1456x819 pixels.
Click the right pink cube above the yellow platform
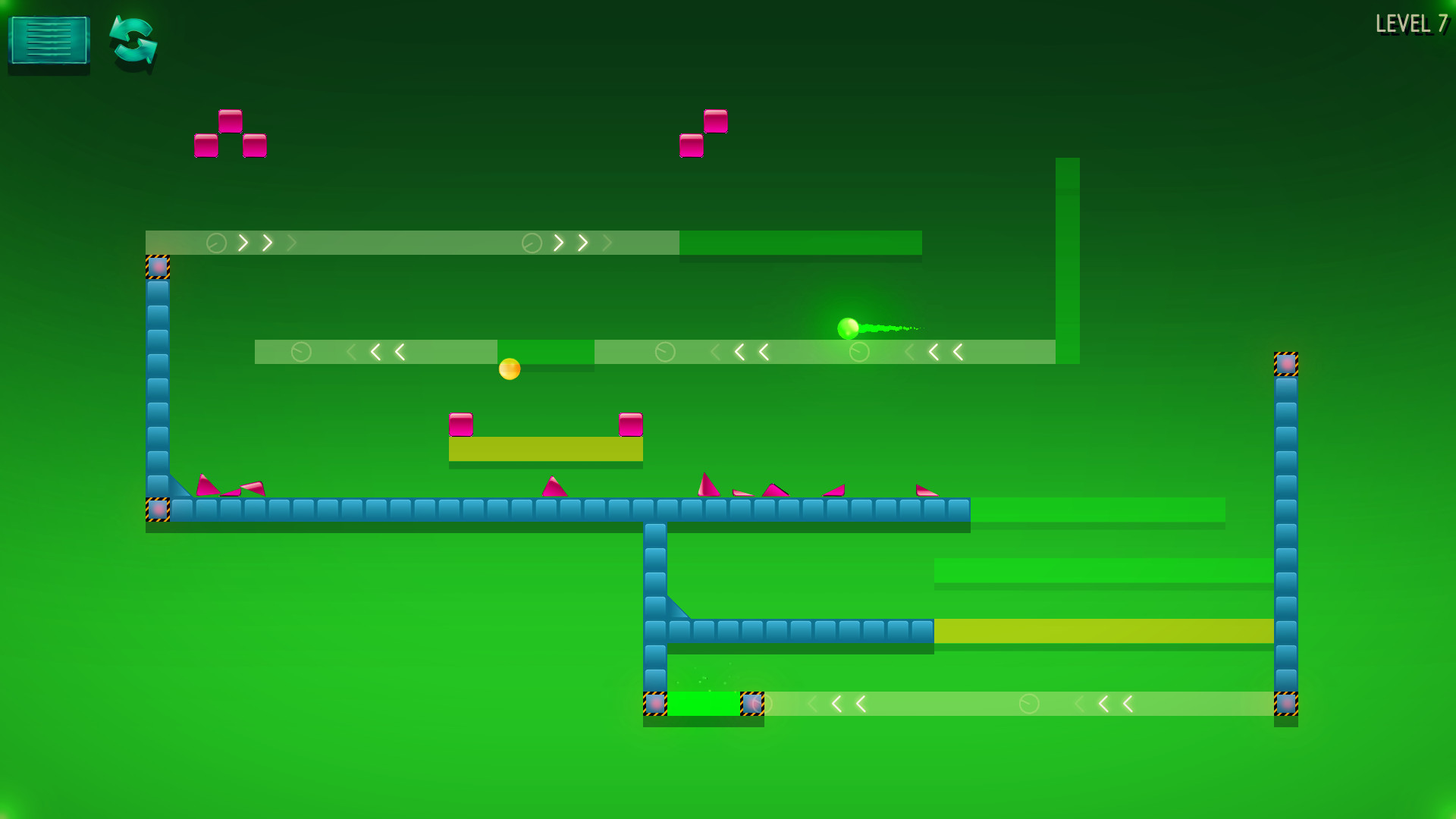(x=630, y=426)
